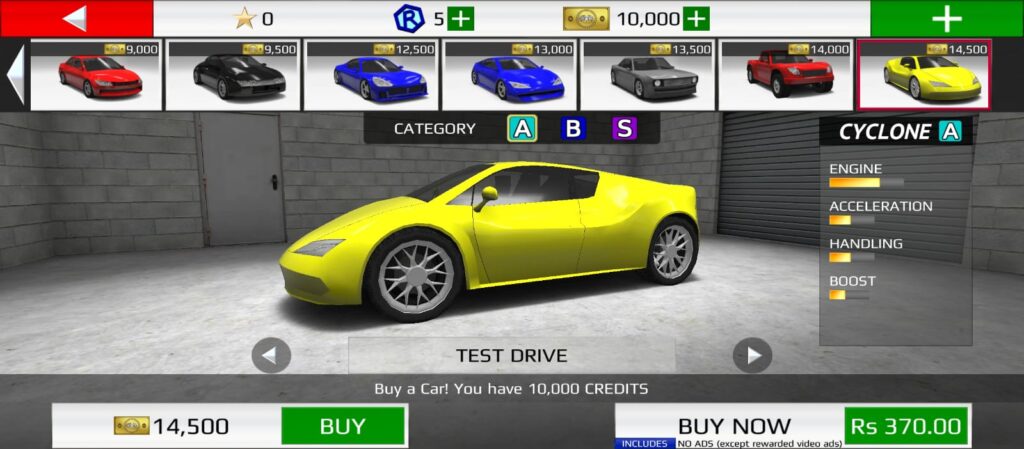The width and height of the screenshot is (1024, 449).
Task: Choose the red truck priced 14,000
Action: tap(786, 75)
